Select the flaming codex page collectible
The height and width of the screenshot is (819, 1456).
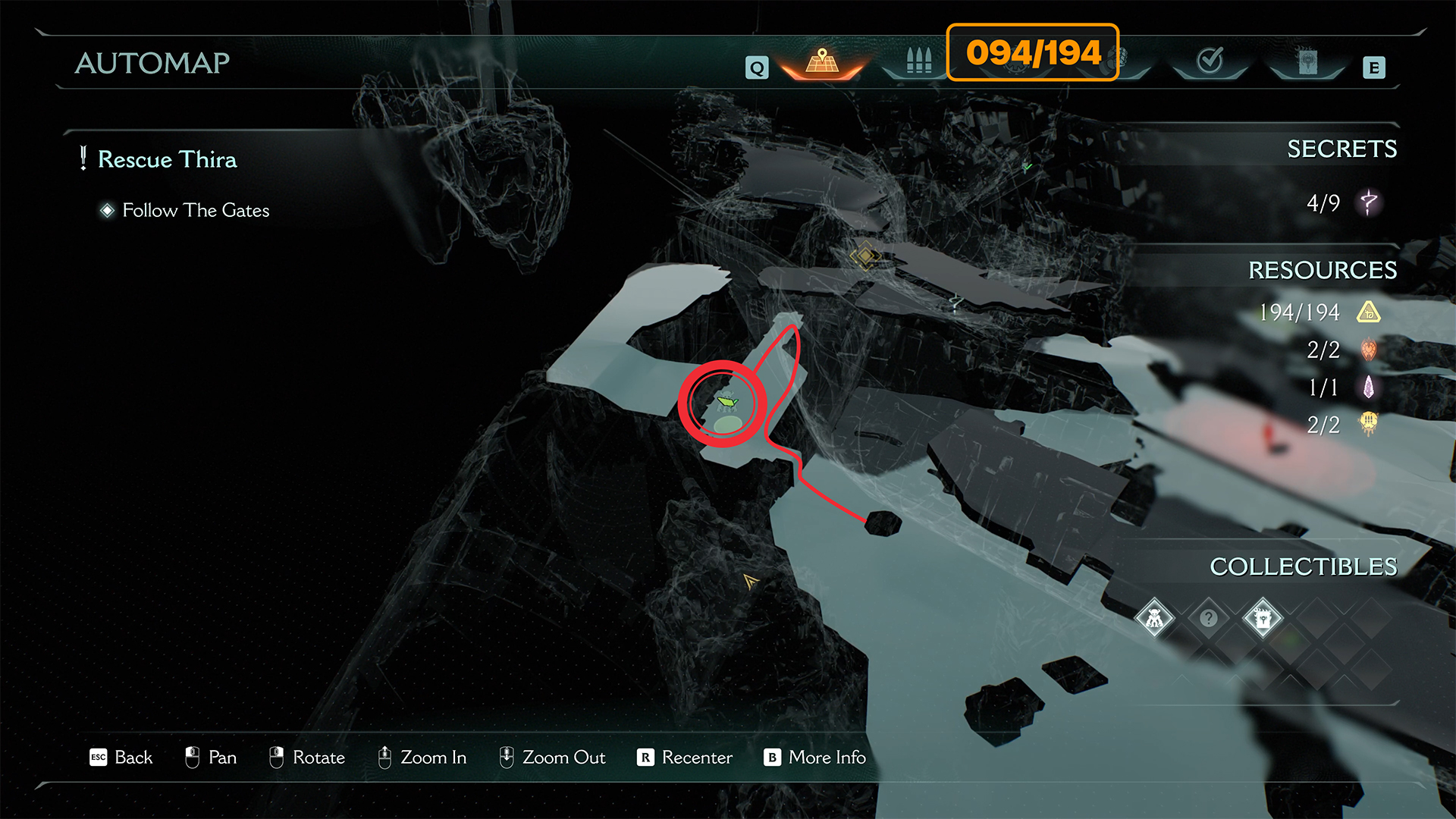[x=1263, y=619]
